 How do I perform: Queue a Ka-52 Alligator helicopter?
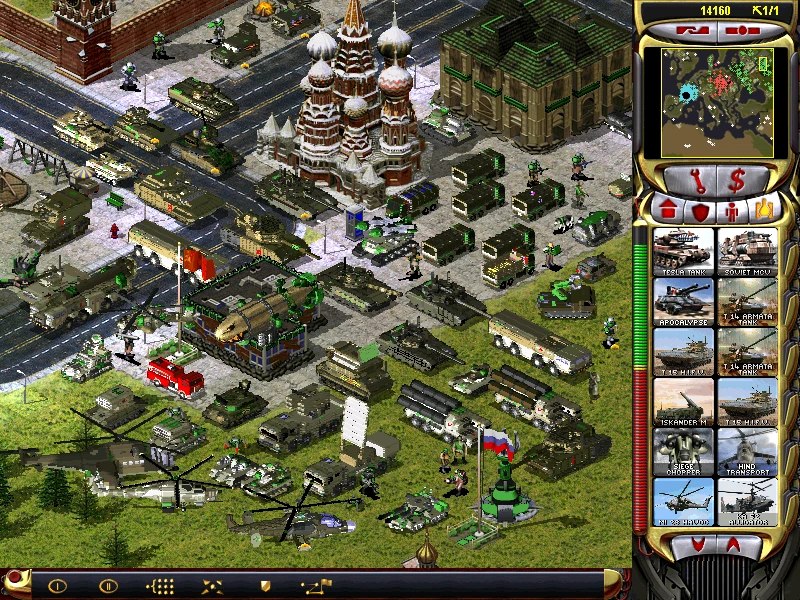747,501
